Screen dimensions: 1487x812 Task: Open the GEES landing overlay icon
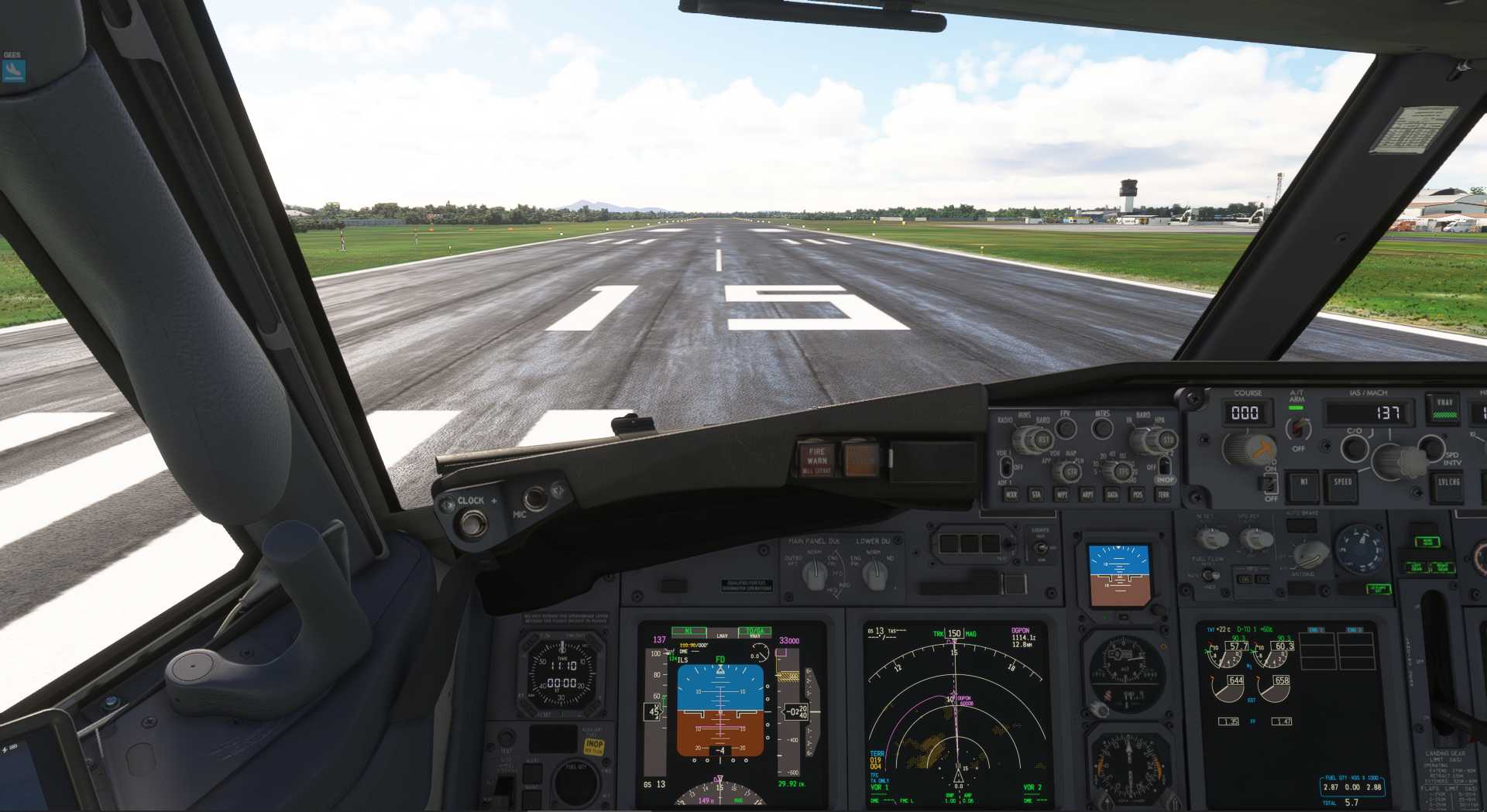pyautogui.click(x=13, y=71)
